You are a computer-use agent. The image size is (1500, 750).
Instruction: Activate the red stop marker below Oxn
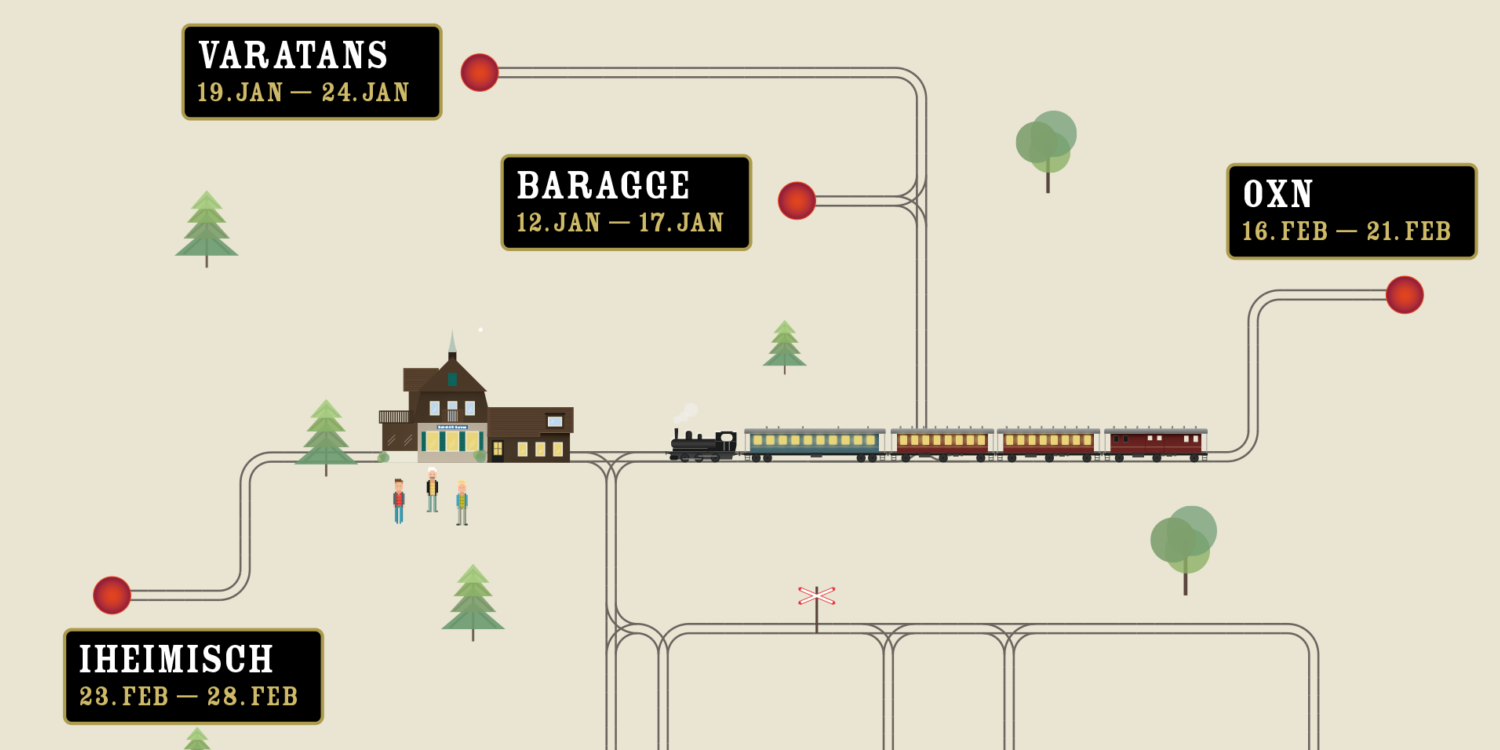click(x=1404, y=295)
